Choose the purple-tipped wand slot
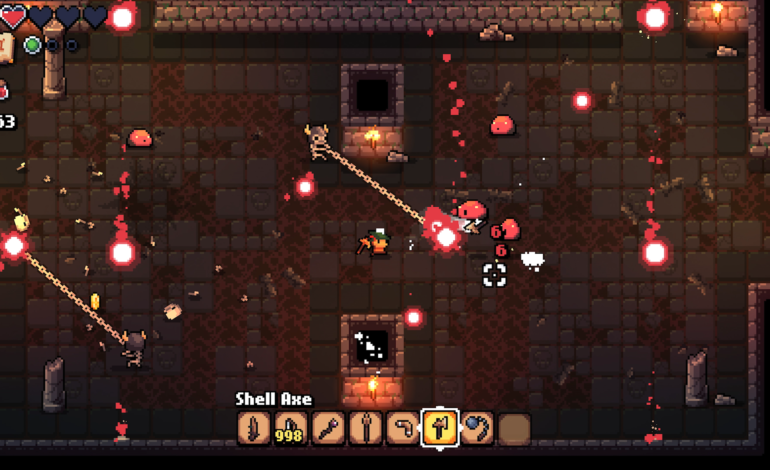 tap(328, 428)
